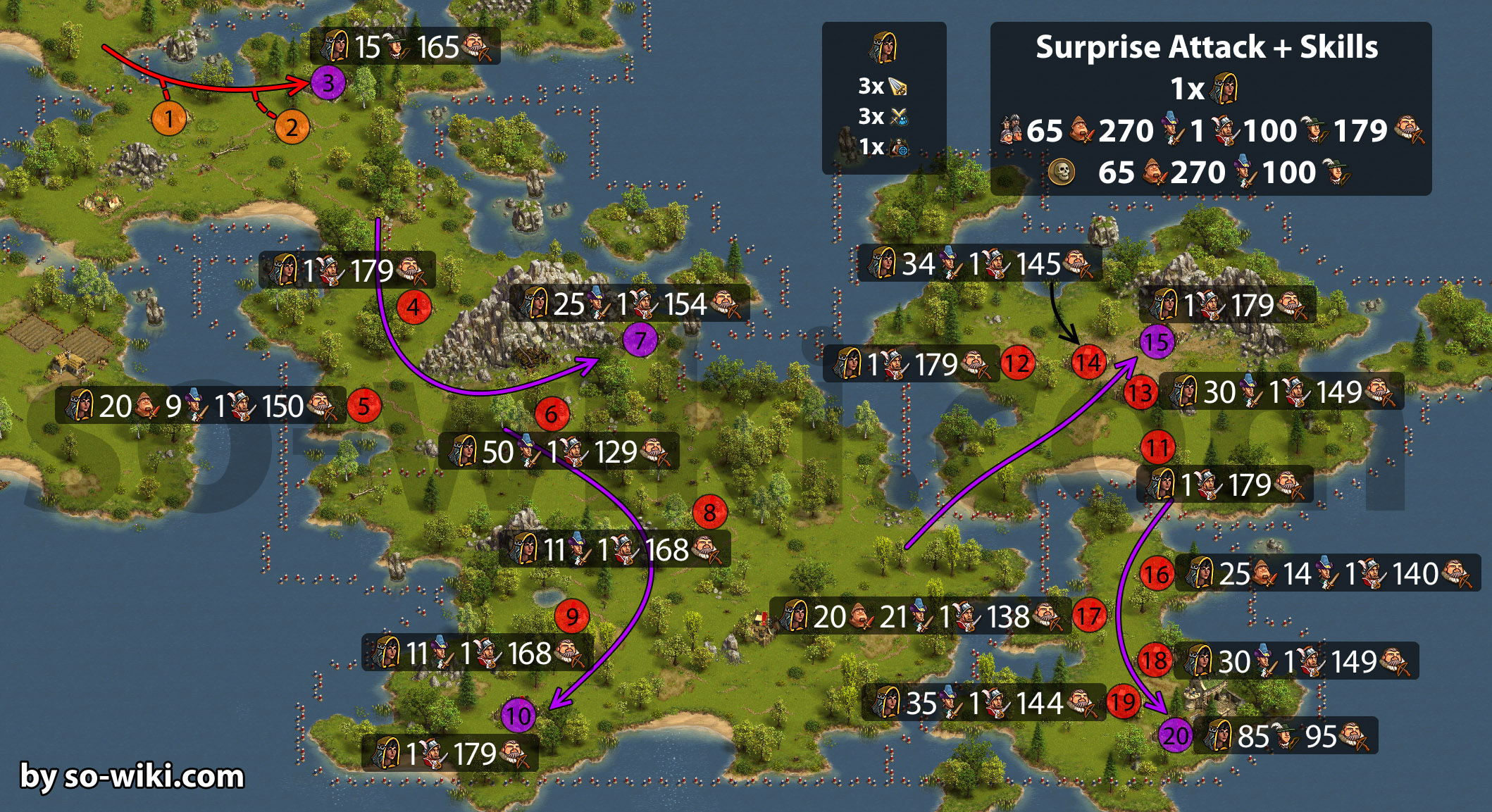1492x812 pixels.
Task: Choose red camp marker number 8
Action: 709,513
